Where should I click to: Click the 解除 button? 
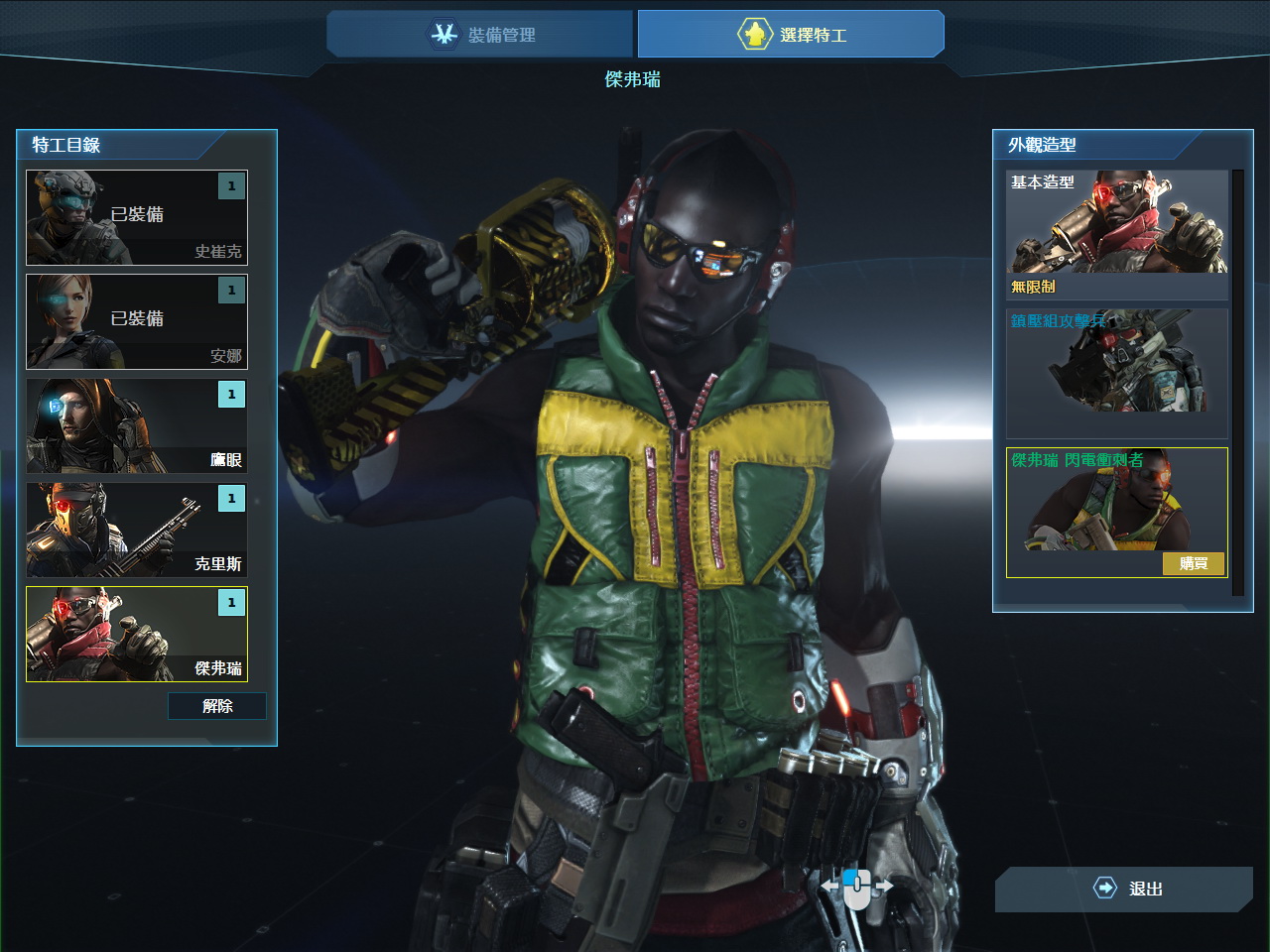pyautogui.click(x=217, y=706)
